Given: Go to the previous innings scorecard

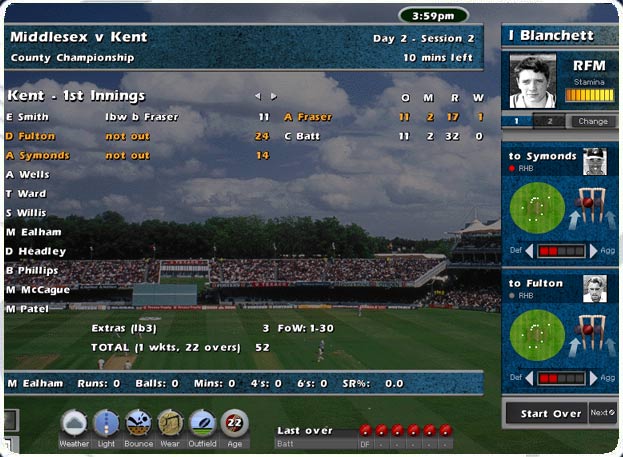Looking at the screenshot, I should coord(257,97).
